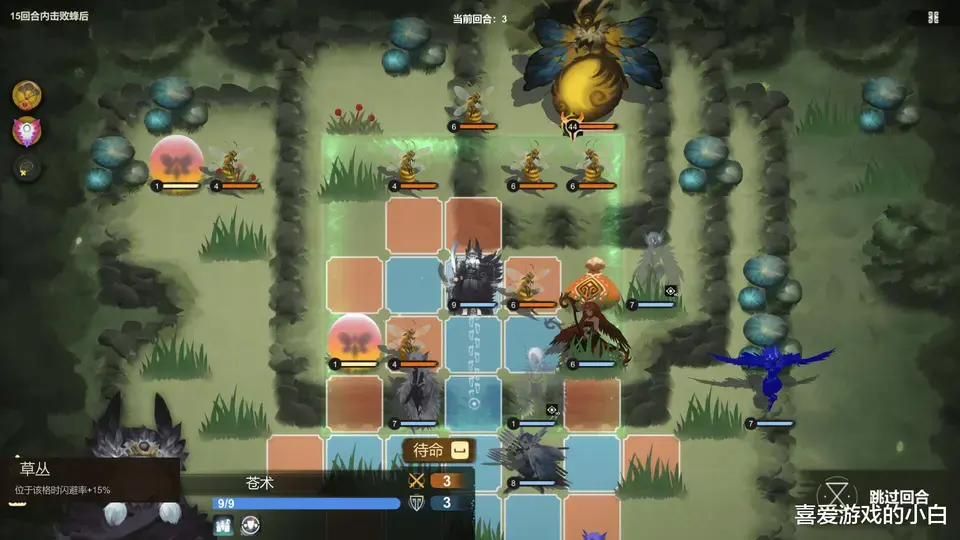Select the blue winged bird unit
Image resolution: width=960 pixels, height=540 pixels.
coord(771,375)
